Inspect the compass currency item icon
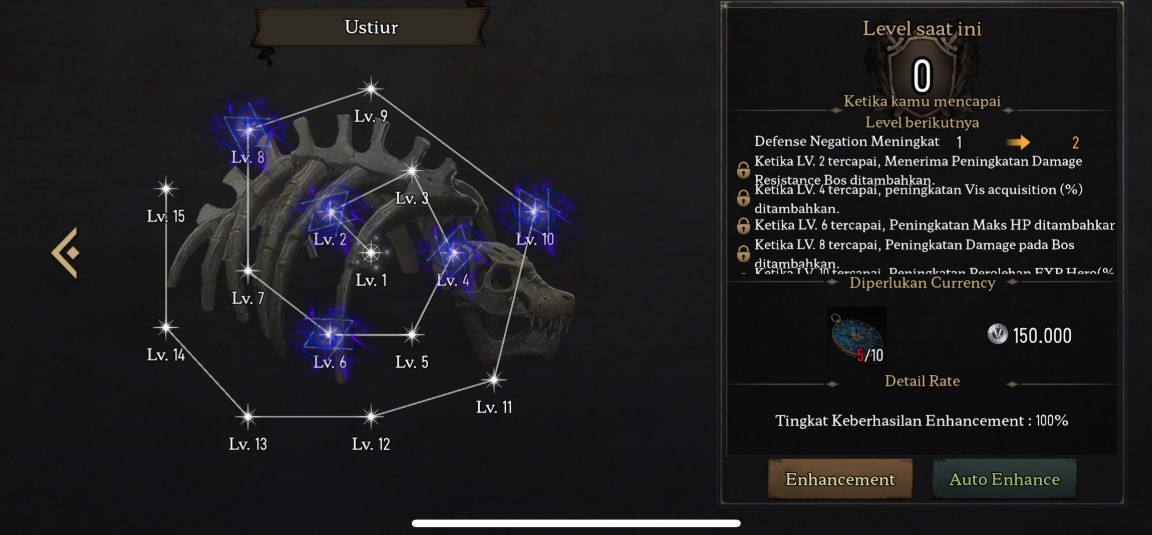Screen dimensions: 1152x535 pyautogui.click(x=856, y=334)
